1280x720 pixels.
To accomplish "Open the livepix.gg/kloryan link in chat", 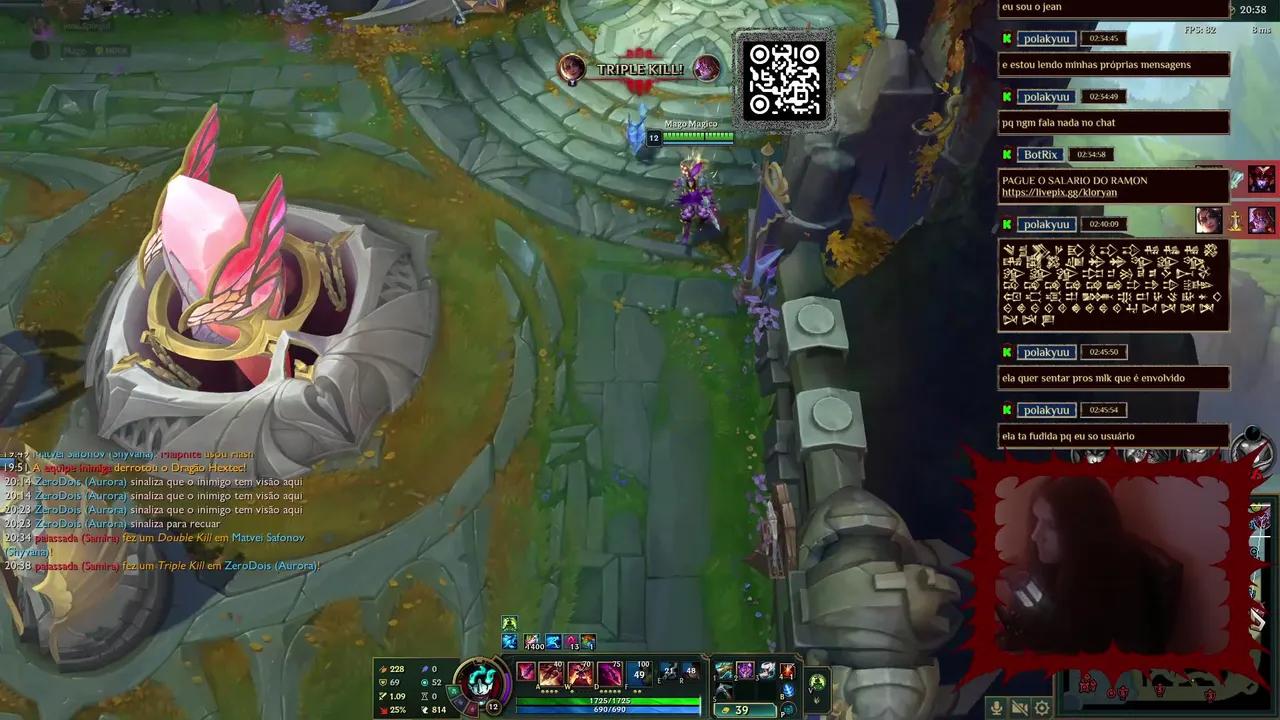I will [1059, 190].
